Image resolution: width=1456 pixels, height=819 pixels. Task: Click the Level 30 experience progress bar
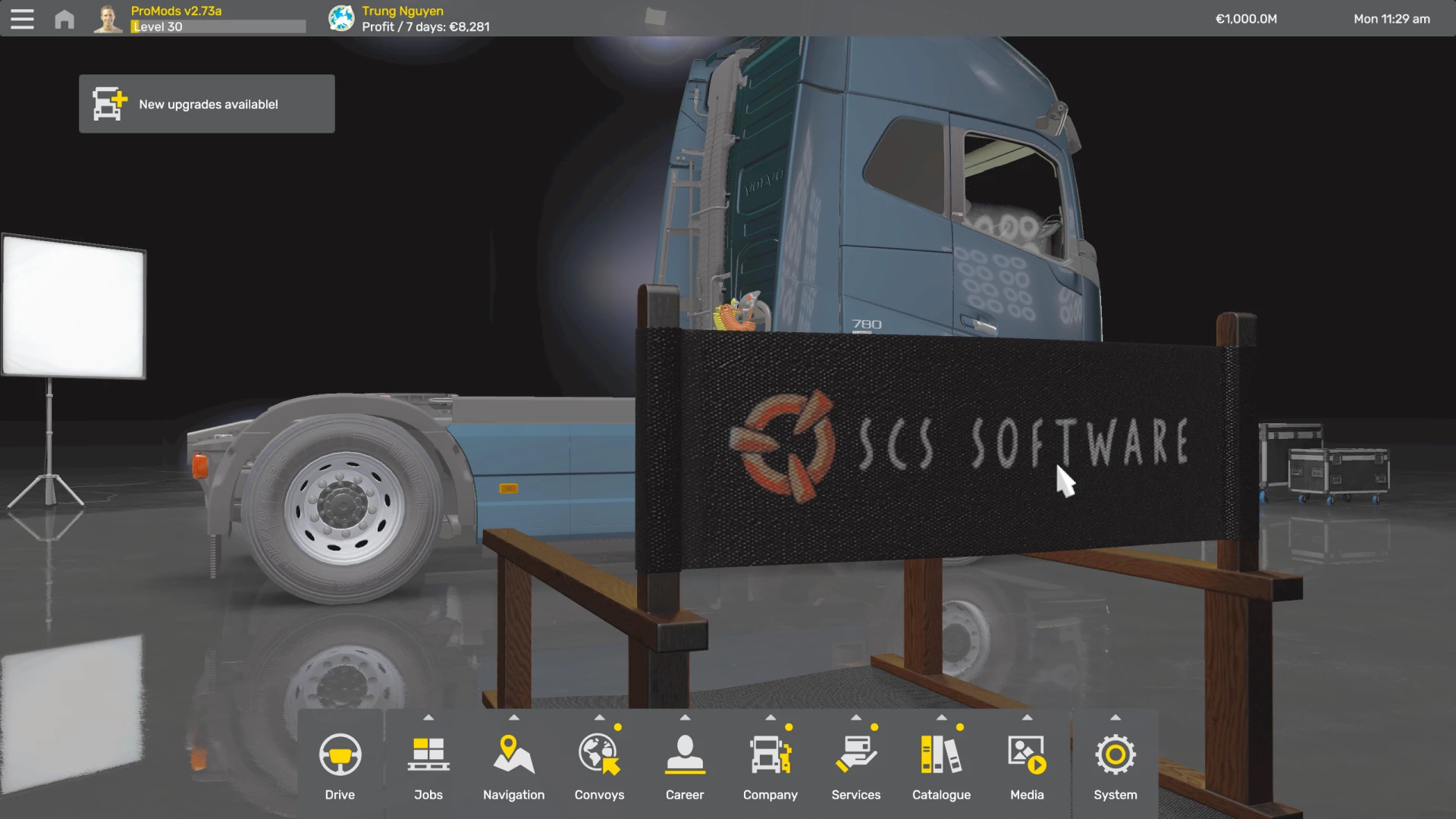pyautogui.click(x=218, y=27)
